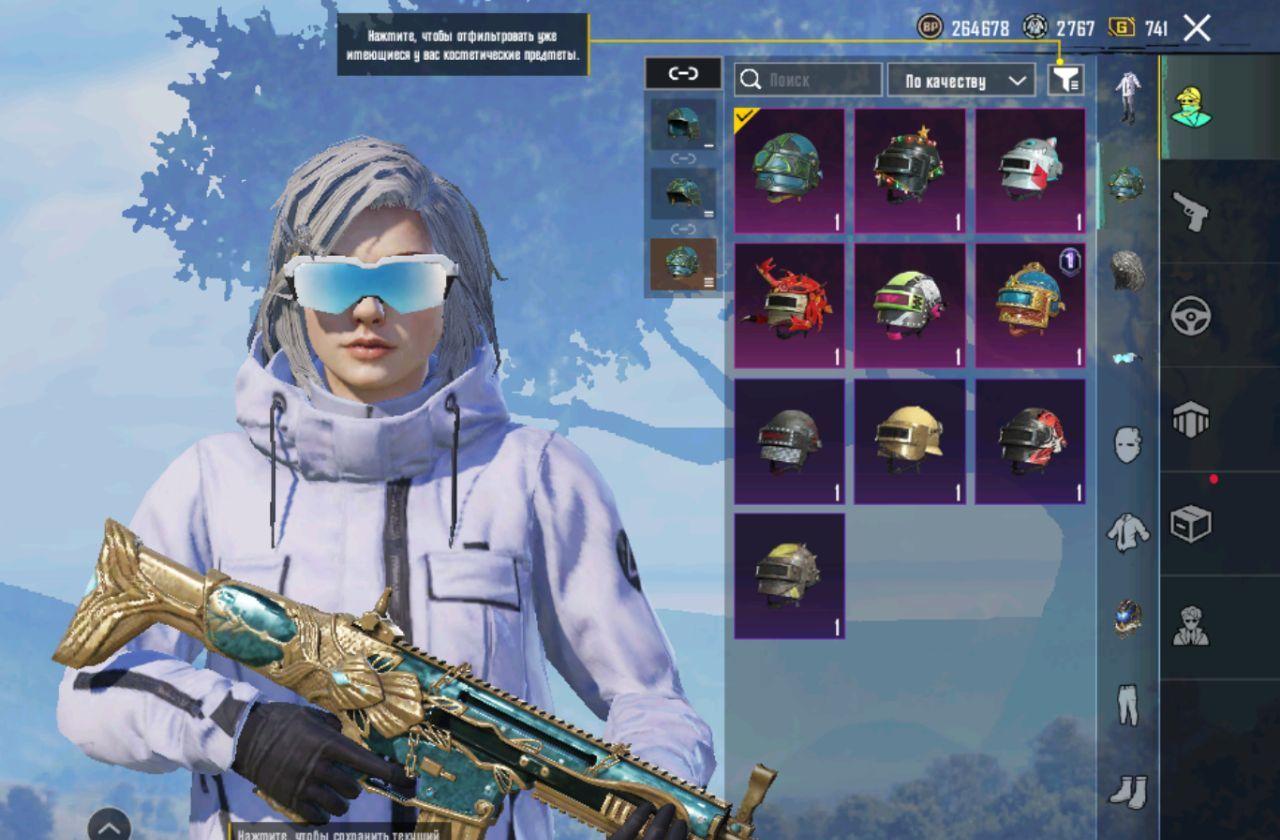Choose the jacket clothing slot icon

point(1127,531)
